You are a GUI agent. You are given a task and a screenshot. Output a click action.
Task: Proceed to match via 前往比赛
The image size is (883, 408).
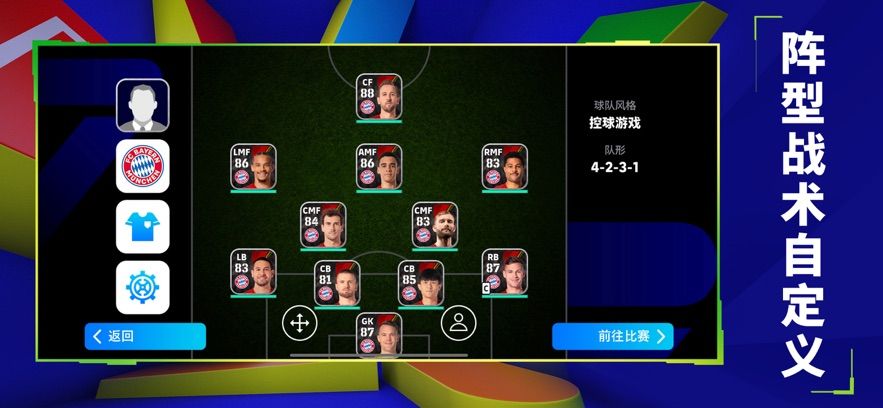coord(612,336)
